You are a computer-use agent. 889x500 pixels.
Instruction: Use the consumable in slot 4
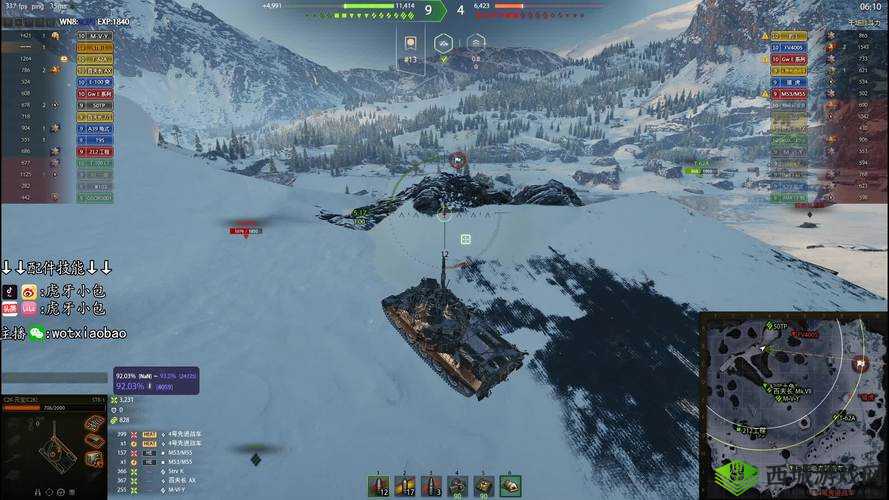(457, 486)
